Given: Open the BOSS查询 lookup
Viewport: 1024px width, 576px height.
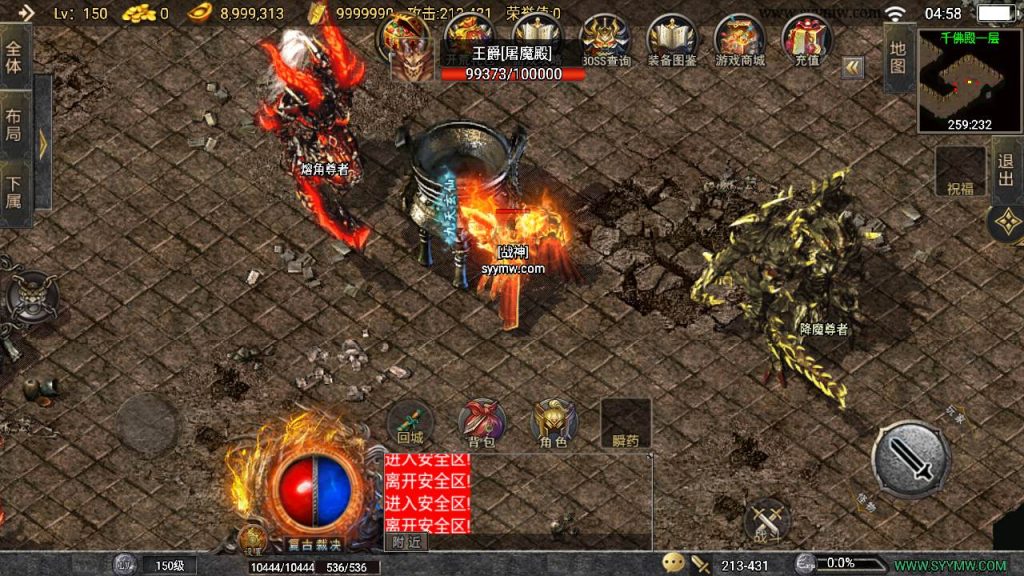Looking at the screenshot, I should tap(605, 40).
